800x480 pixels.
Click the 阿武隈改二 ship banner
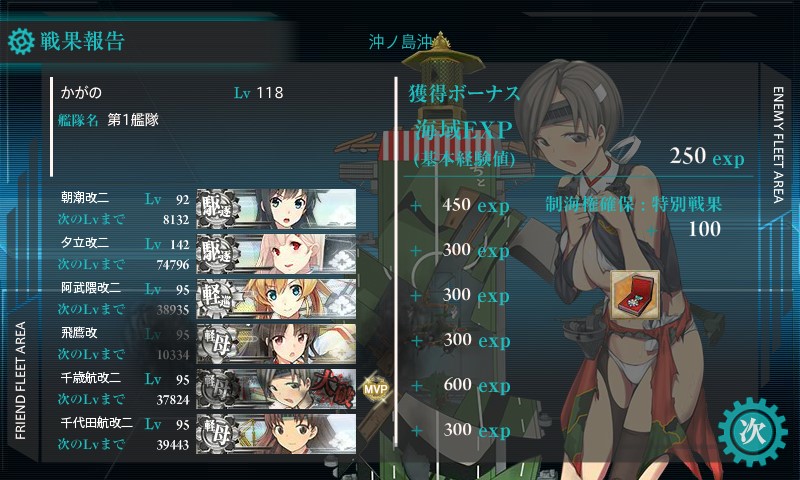point(276,296)
